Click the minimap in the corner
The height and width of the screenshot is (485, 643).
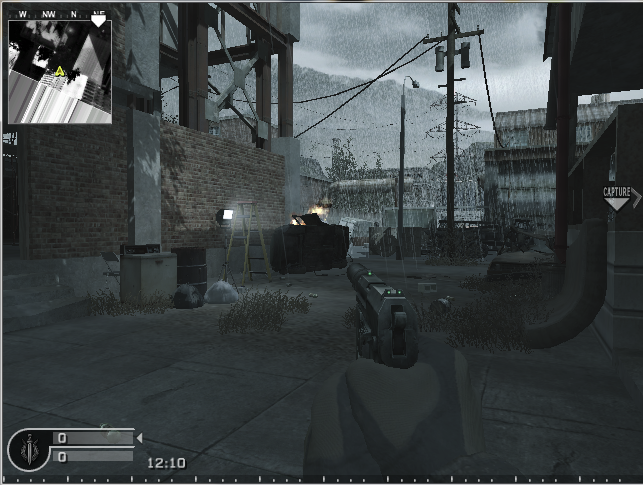click(58, 68)
